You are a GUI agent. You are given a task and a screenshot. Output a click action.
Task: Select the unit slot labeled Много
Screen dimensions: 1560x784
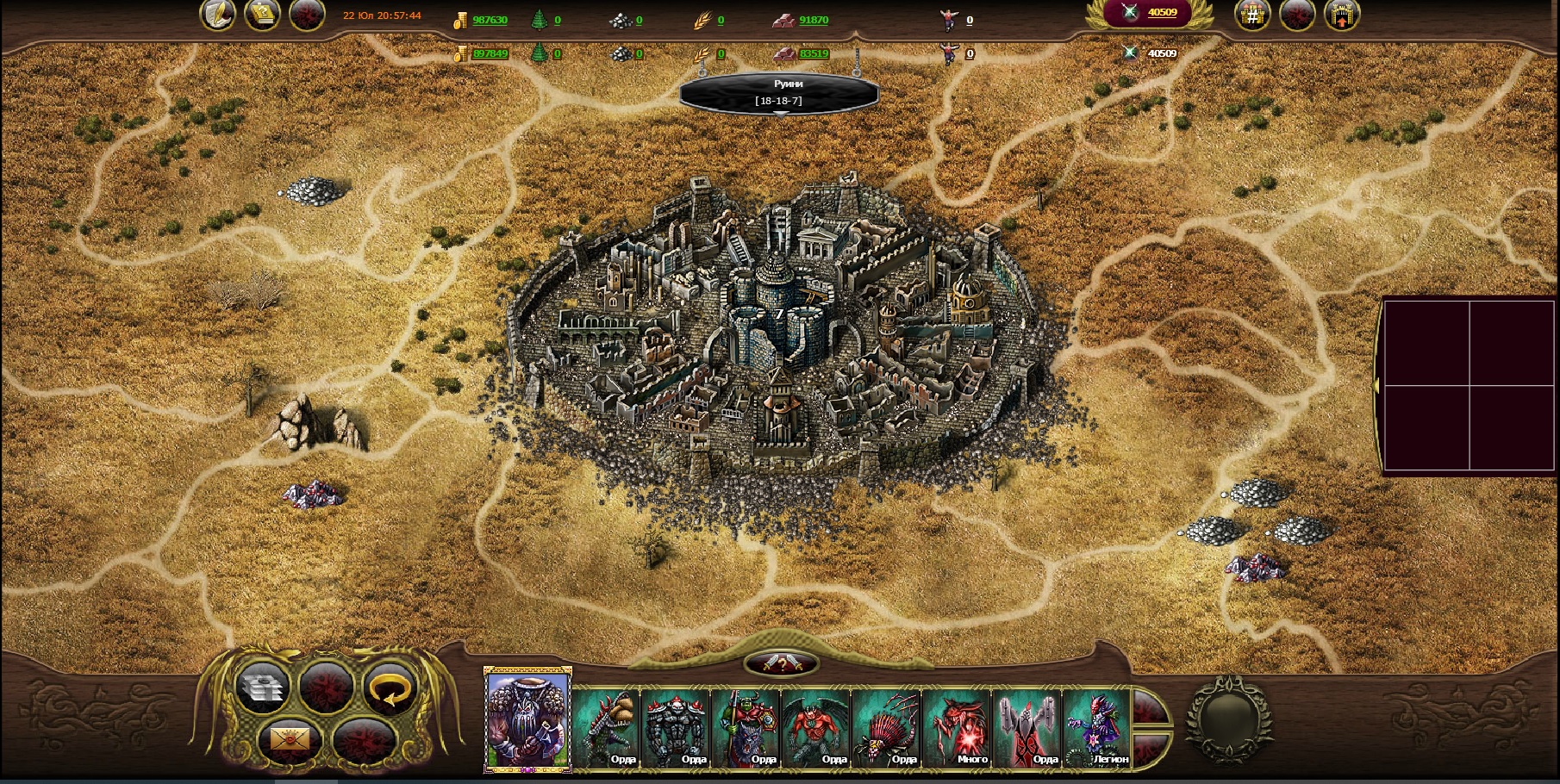pos(957,728)
